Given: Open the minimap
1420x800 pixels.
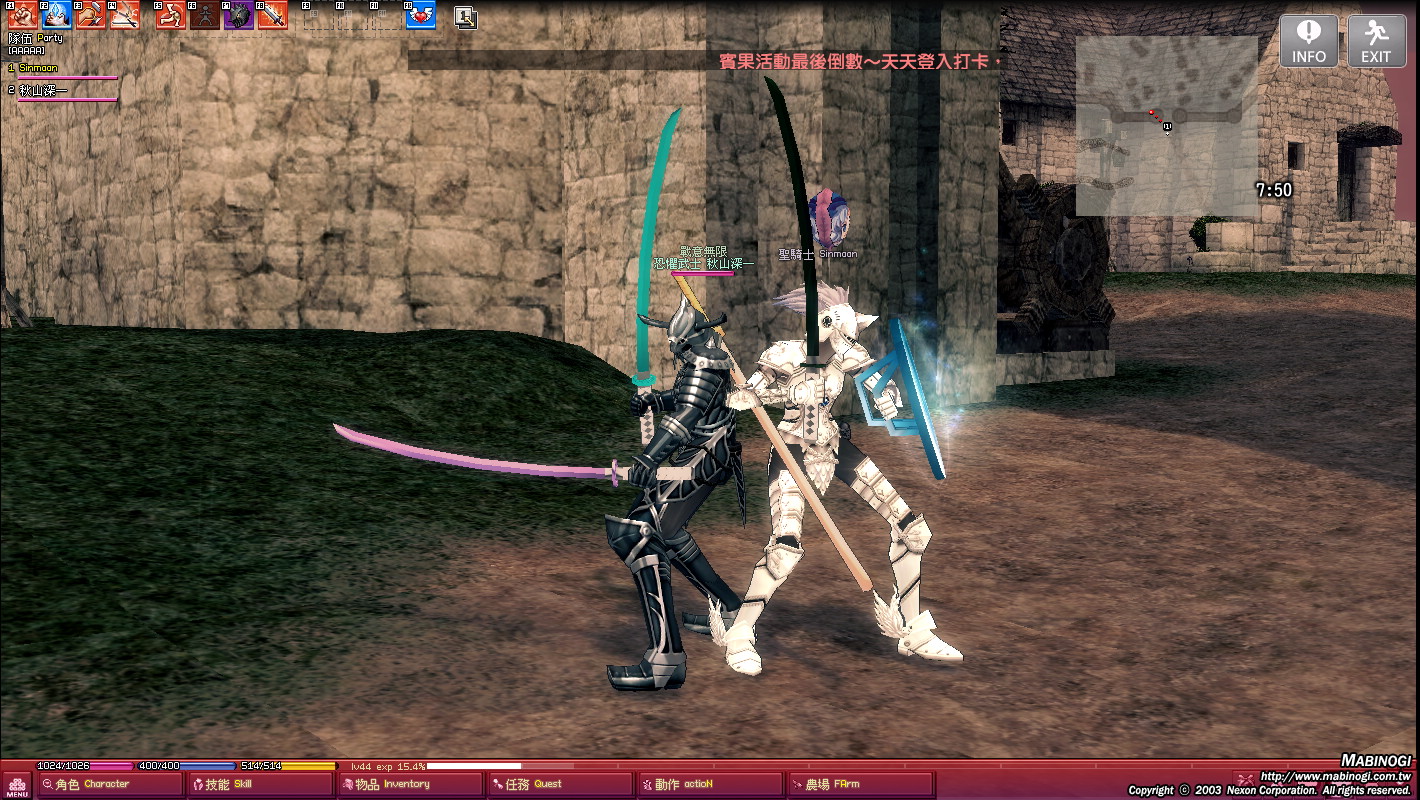Looking at the screenshot, I should click(x=1166, y=125).
